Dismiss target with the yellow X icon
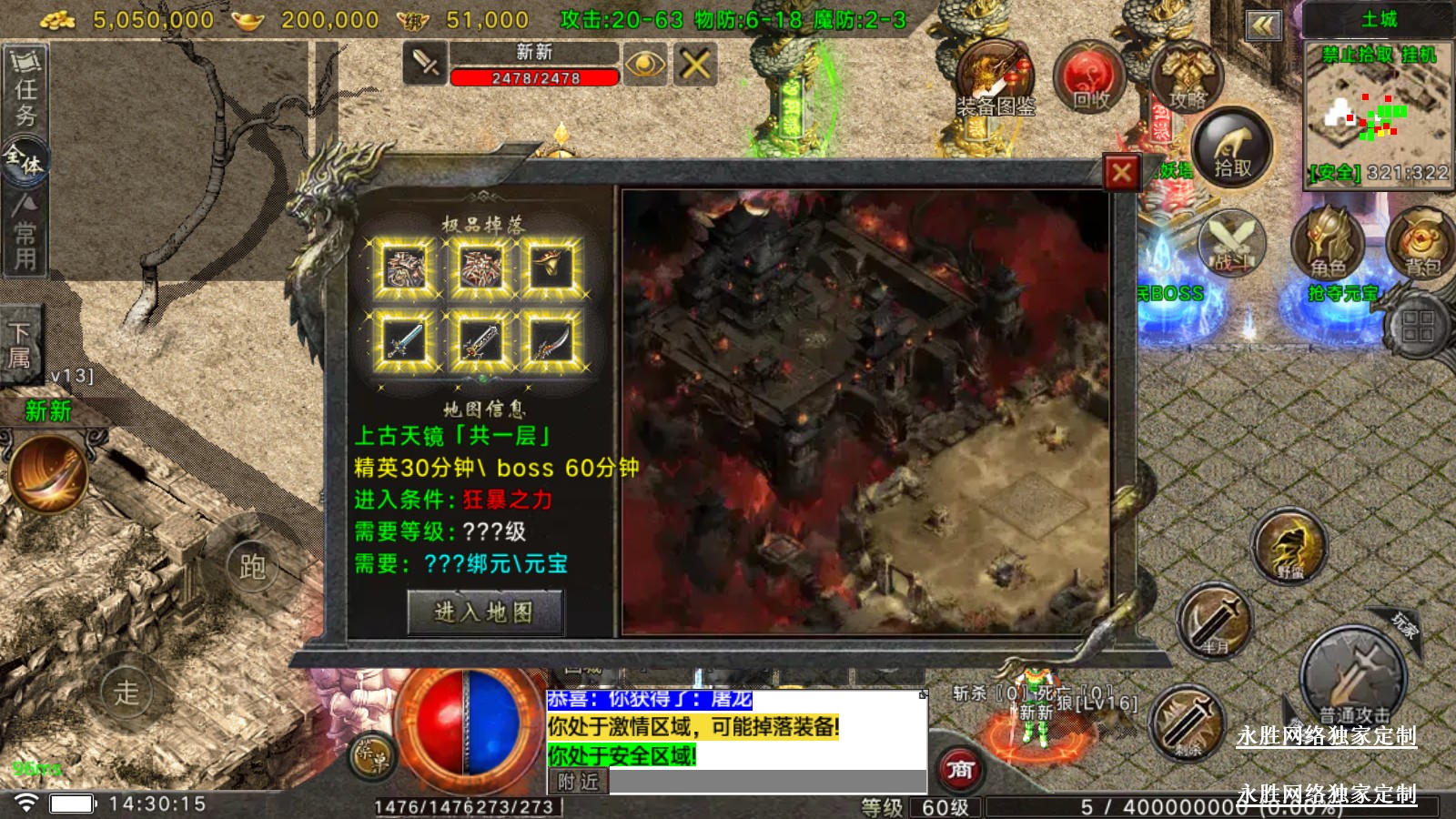1456x819 pixels. tap(695, 65)
